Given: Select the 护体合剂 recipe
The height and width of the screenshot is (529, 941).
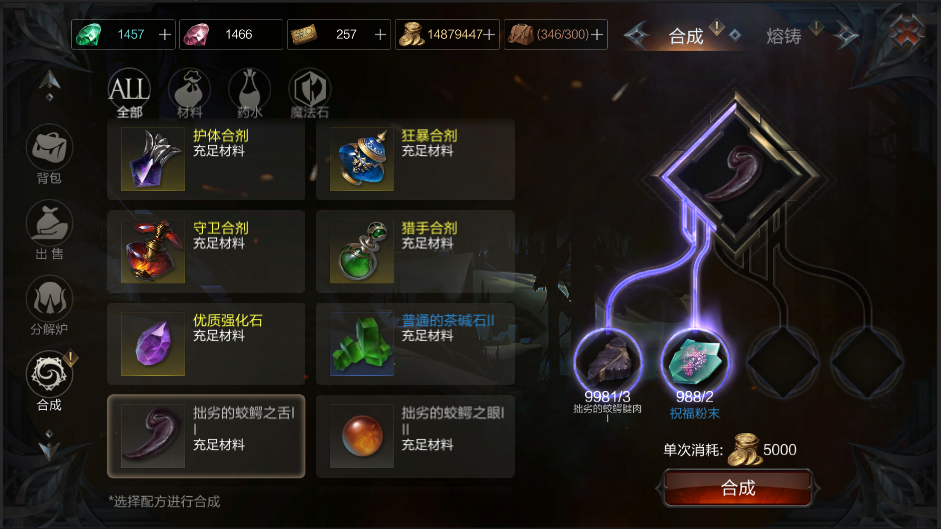Looking at the screenshot, I should [x=206, y=160].
